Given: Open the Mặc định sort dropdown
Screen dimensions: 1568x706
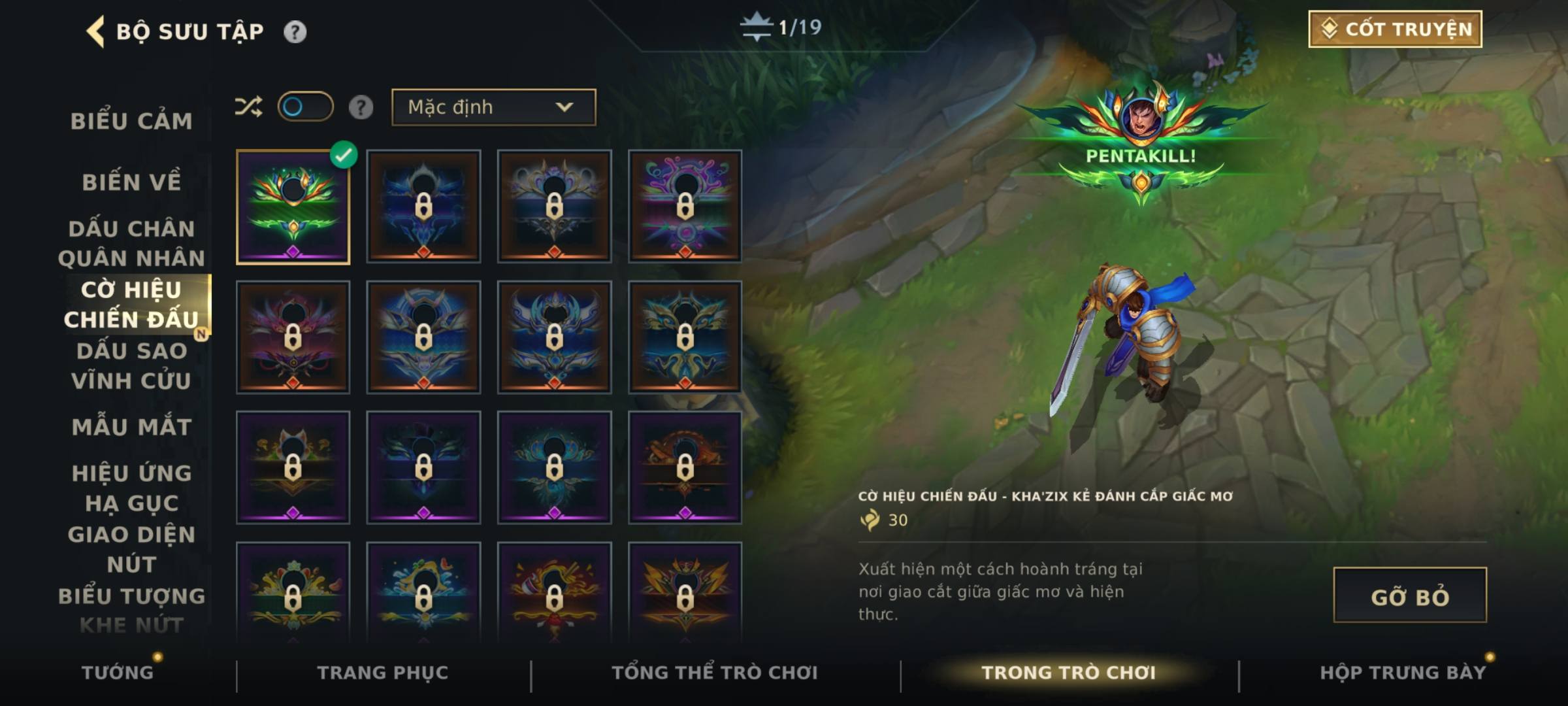Looking at the screenshot, I should point(493,107).
